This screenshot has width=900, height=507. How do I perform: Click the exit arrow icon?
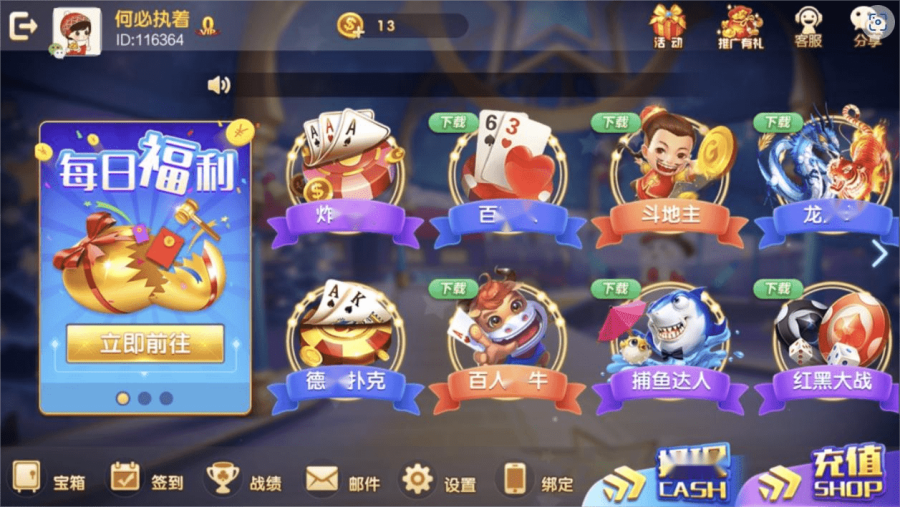point(22,27)
